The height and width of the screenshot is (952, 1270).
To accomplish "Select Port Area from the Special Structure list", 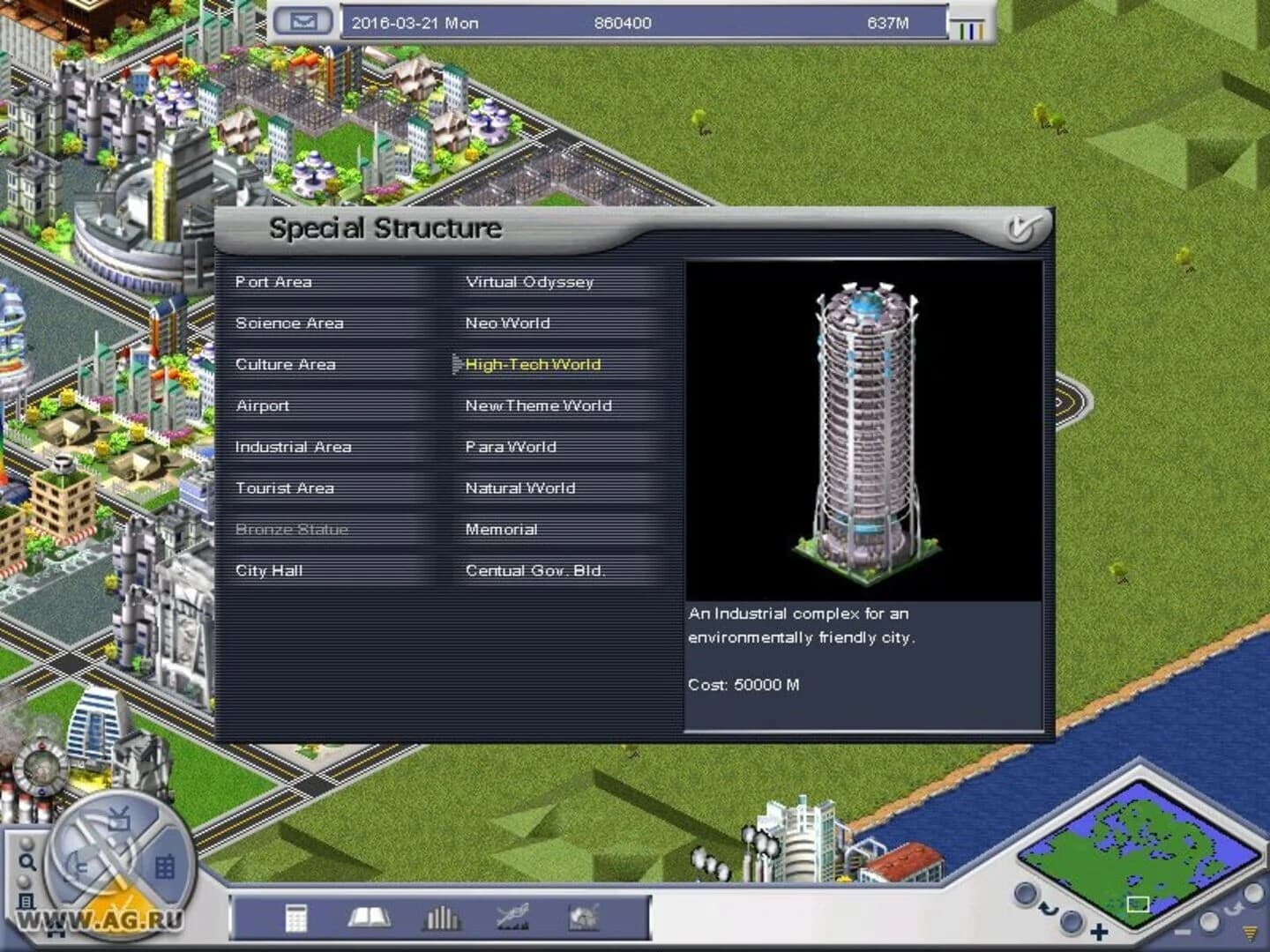I will click(x=274, y=282).
